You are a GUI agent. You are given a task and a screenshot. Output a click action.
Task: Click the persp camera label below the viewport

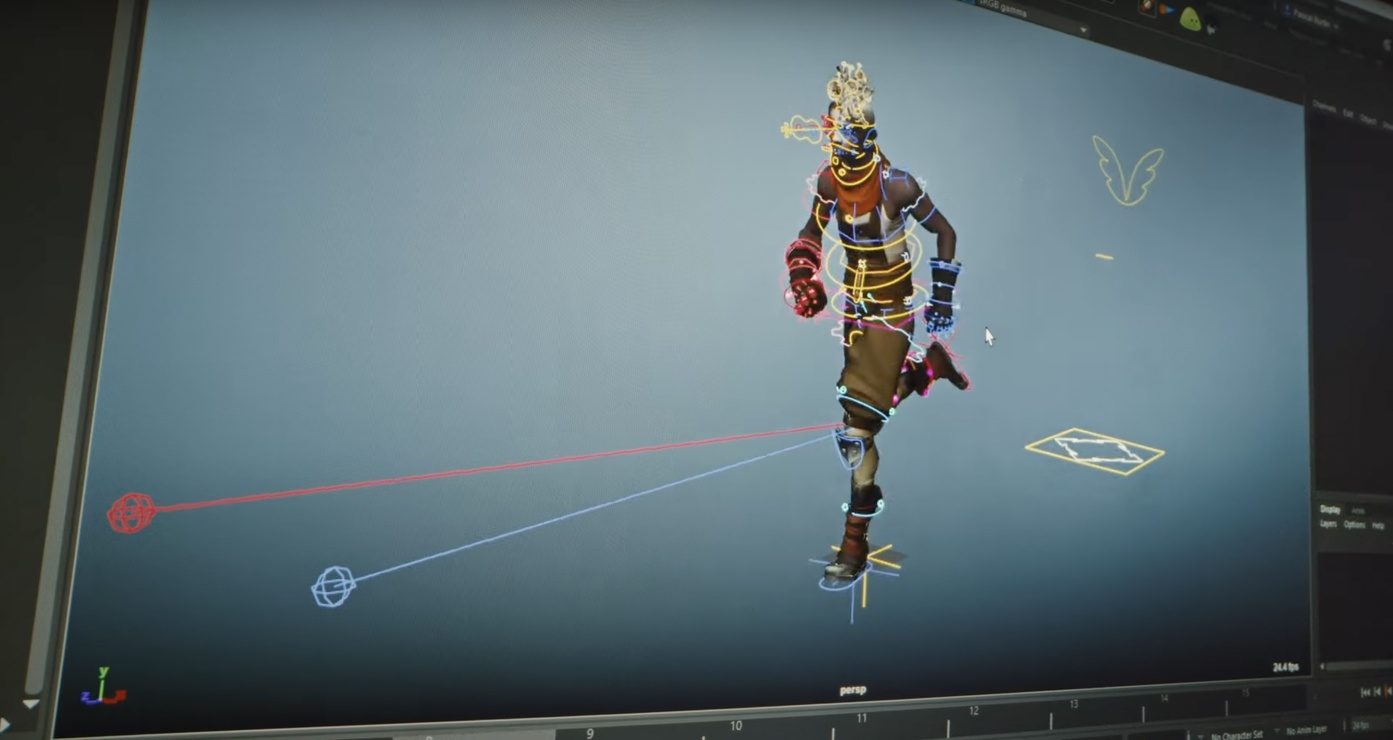pyautogui.click(x=852, y=689)
